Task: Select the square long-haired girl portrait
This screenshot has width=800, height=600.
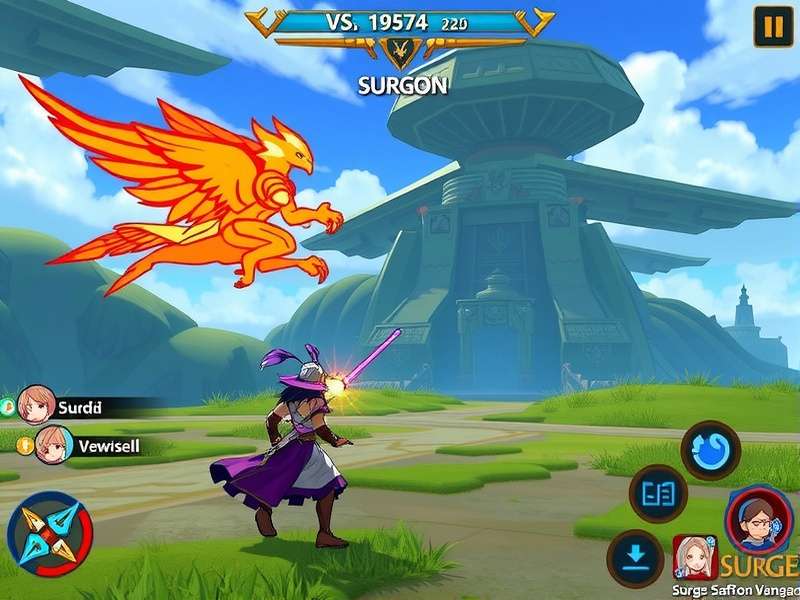Action: click(x=694, y=556)
